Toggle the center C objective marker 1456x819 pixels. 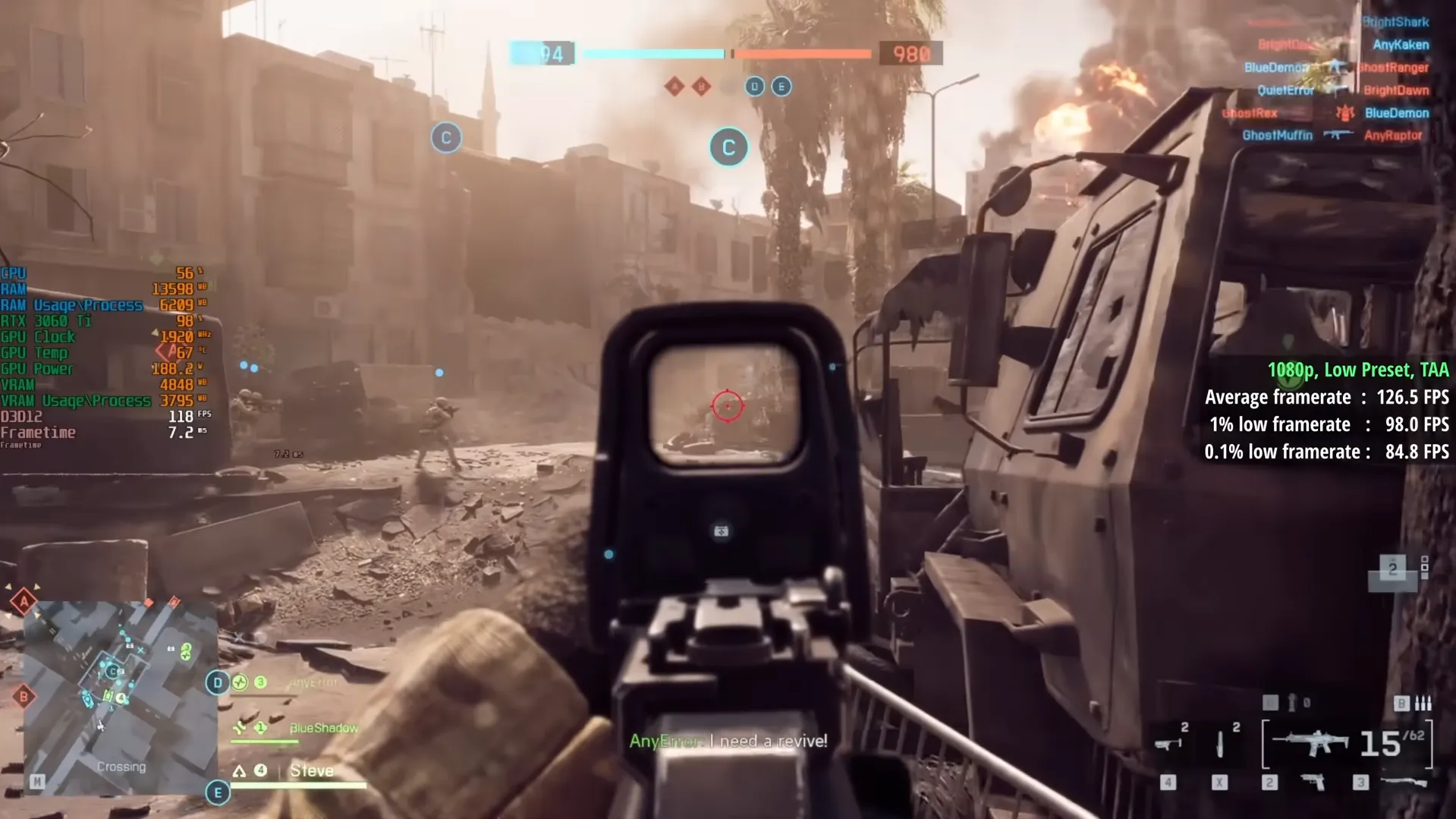pyautogui.click(x=728, y=147)
